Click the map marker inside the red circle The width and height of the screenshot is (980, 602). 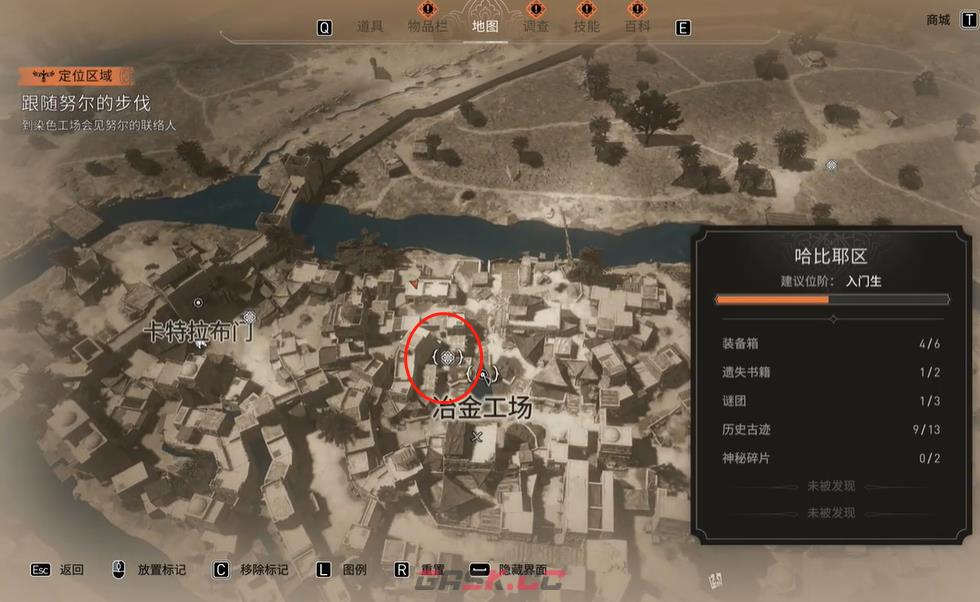(448, 357)
